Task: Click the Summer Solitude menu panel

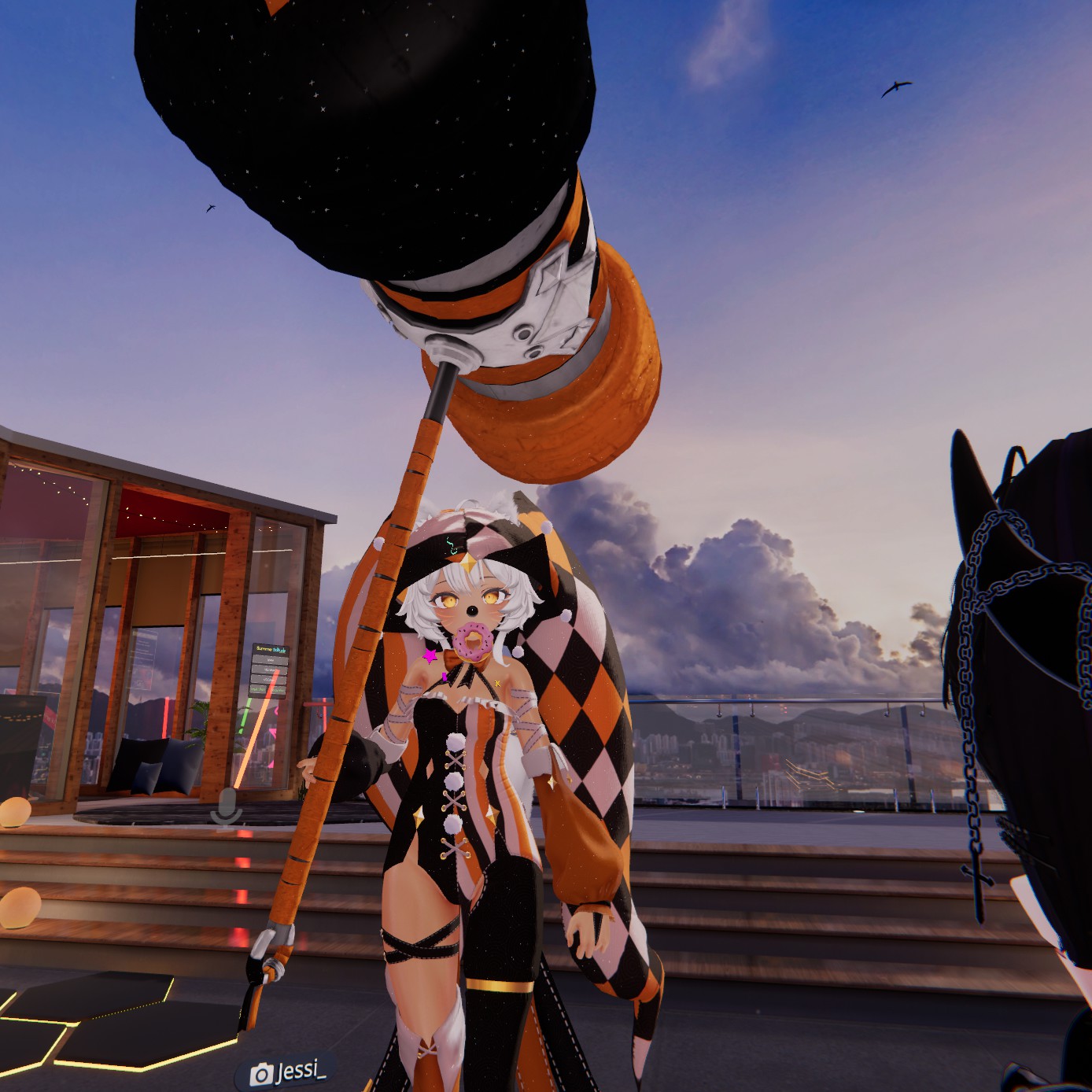Action: point(271,670)
